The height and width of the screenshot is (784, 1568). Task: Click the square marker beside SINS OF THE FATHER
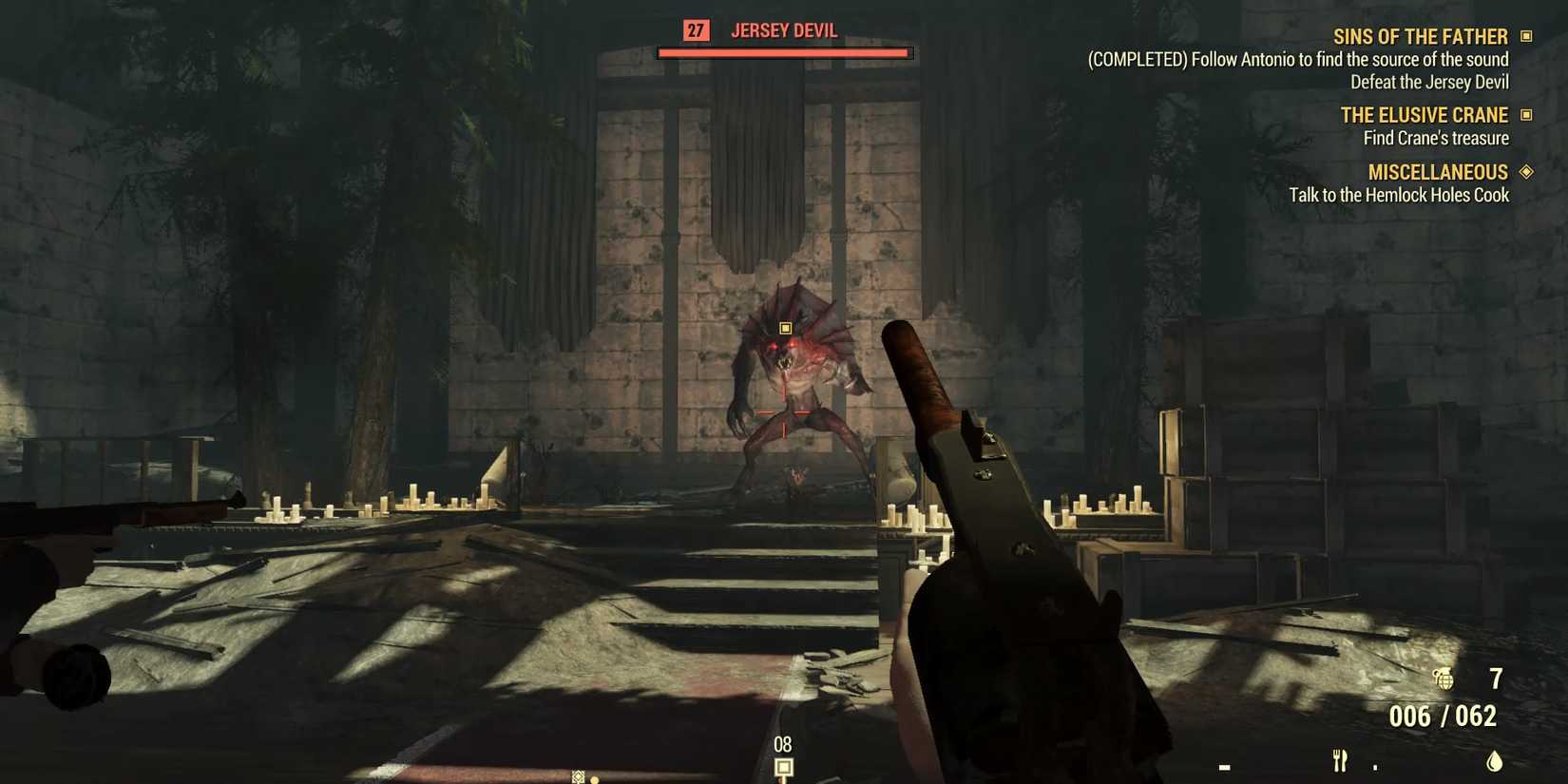point(1528,35)
